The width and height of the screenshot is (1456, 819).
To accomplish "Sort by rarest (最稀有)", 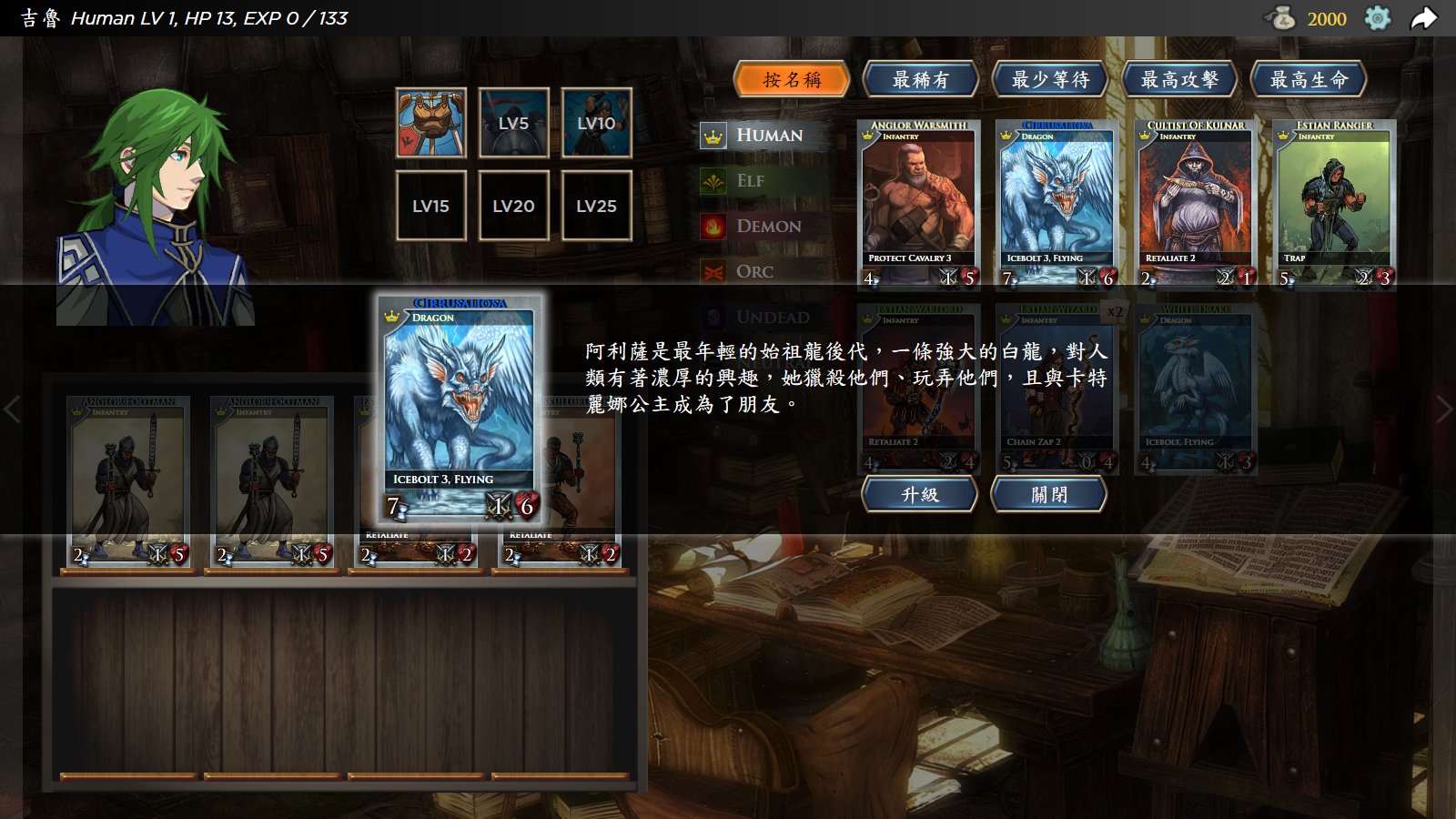I will click(920, 80).
